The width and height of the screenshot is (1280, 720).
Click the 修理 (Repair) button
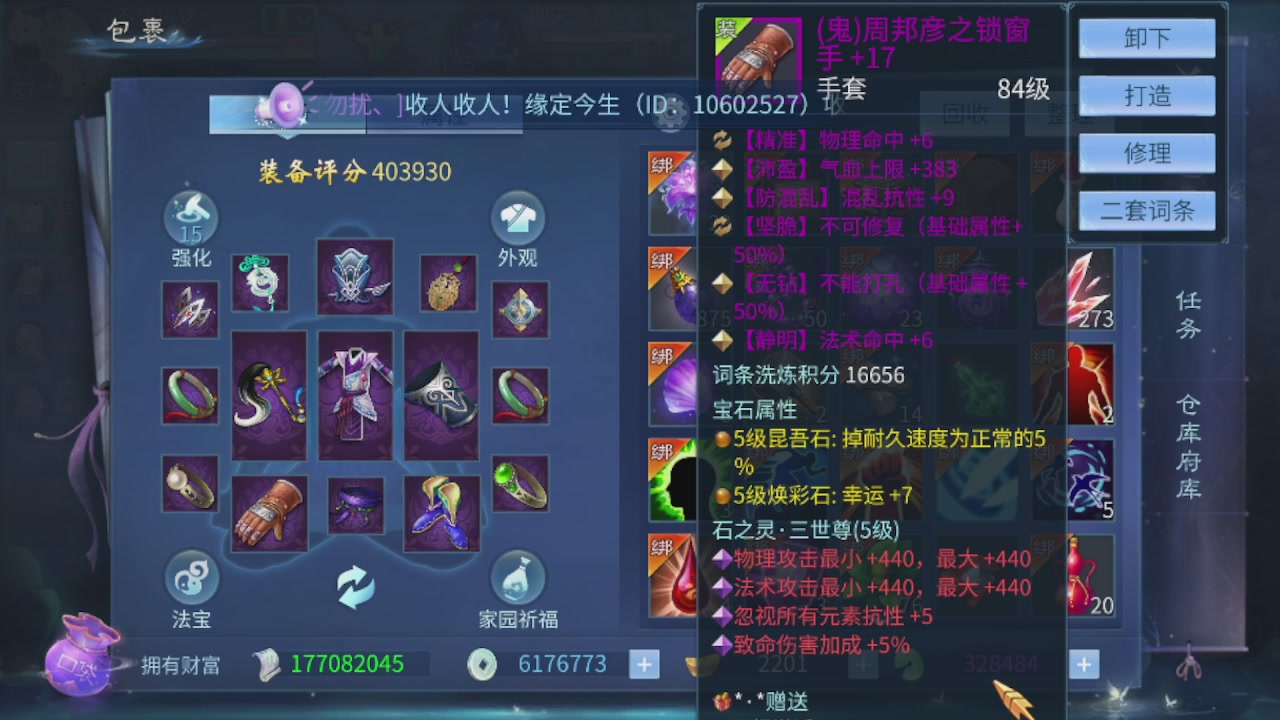coord(1146,153)
